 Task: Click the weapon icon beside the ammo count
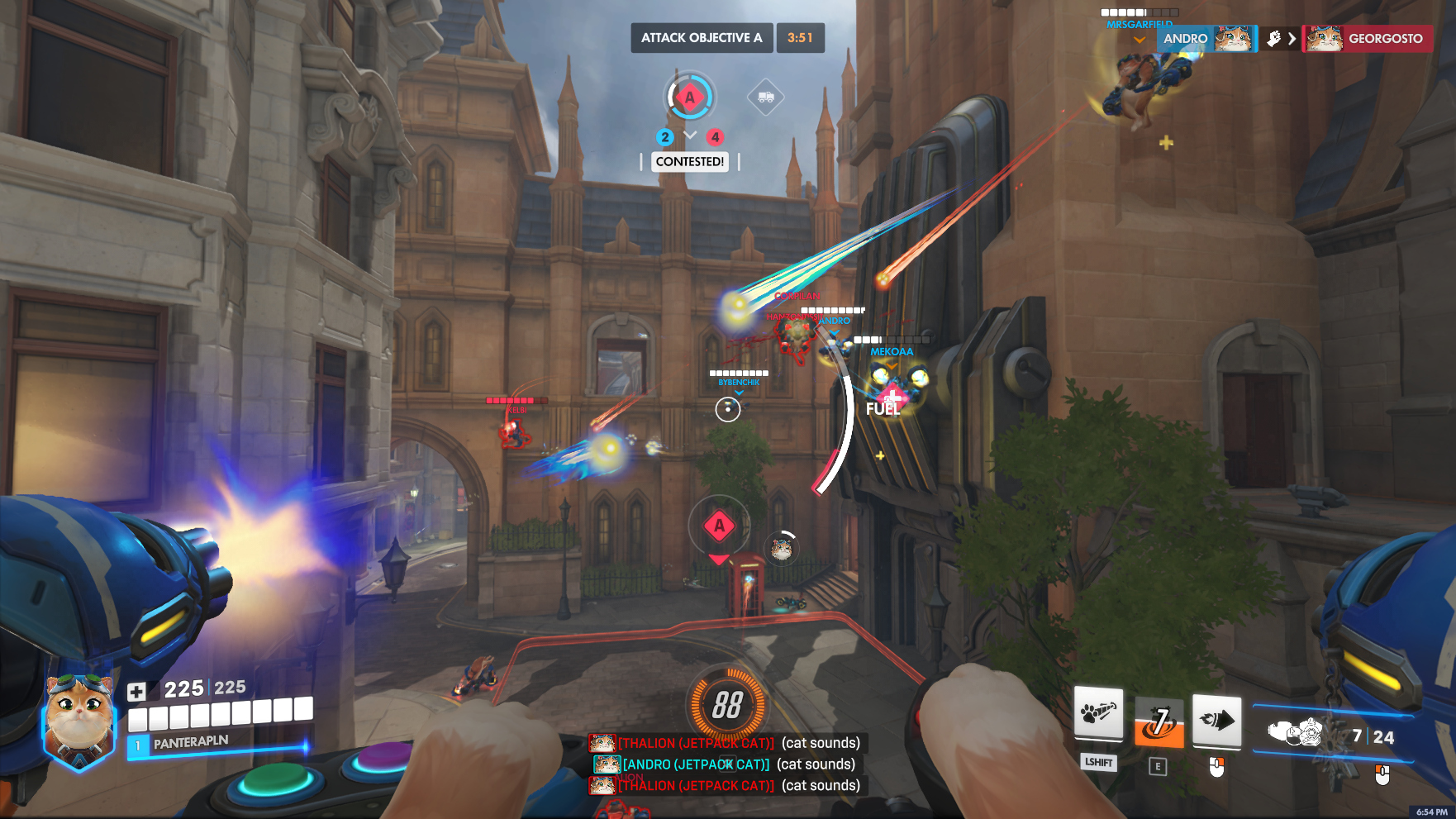click(1297, 732)
